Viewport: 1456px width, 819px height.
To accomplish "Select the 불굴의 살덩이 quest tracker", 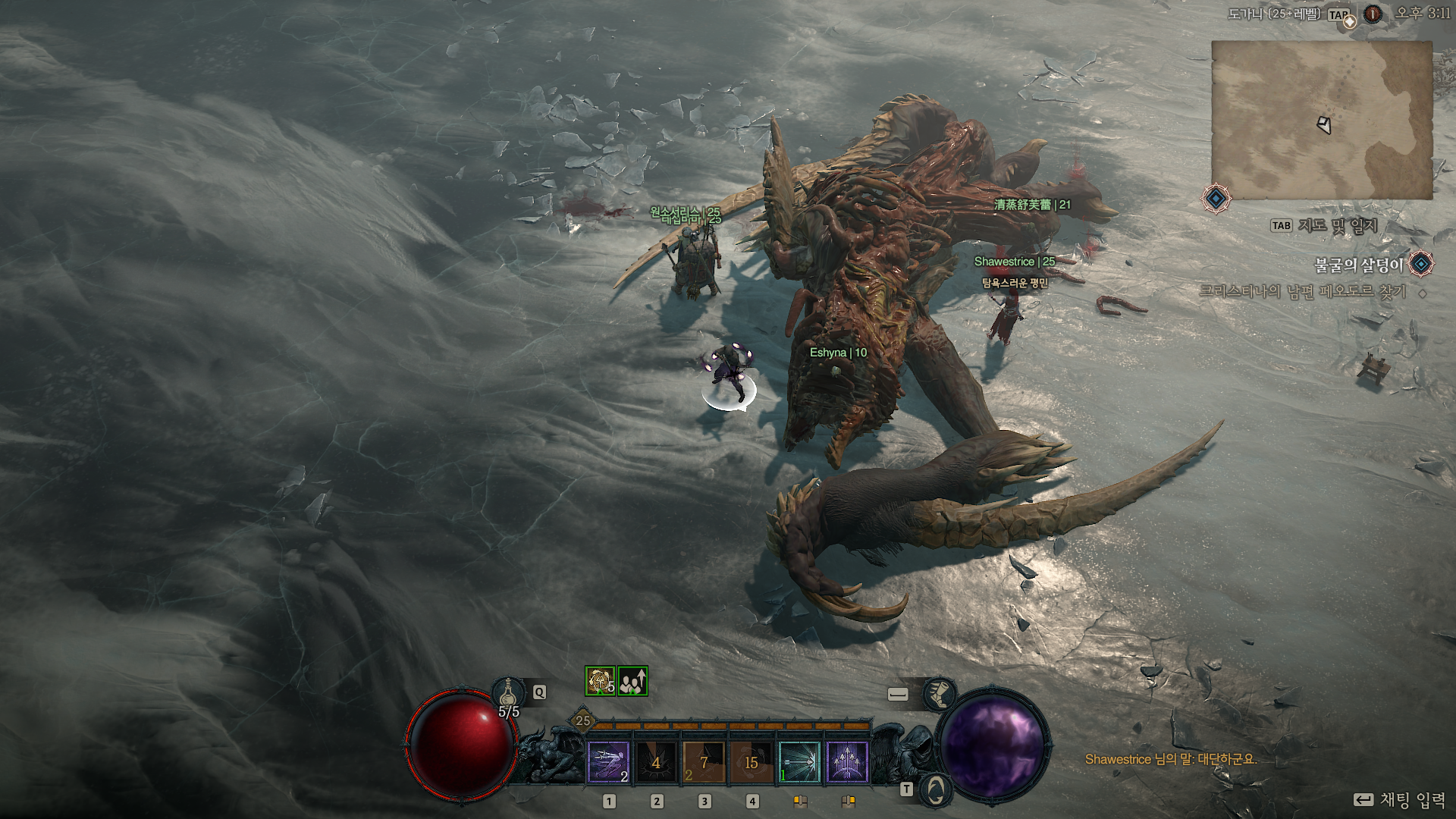I will [1358, 265].
